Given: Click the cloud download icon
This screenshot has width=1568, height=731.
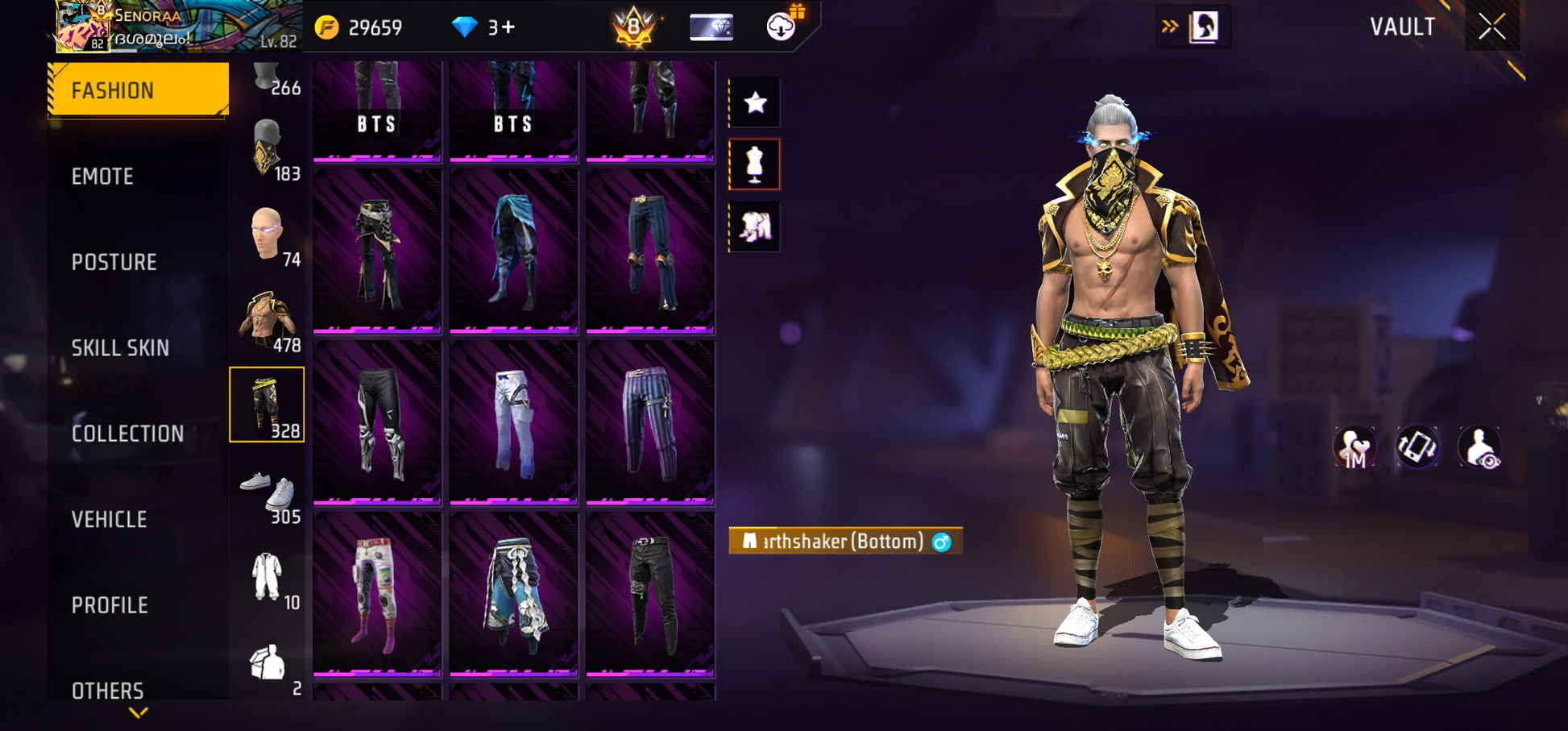Looking at the screenshot, I should (780, 27).
